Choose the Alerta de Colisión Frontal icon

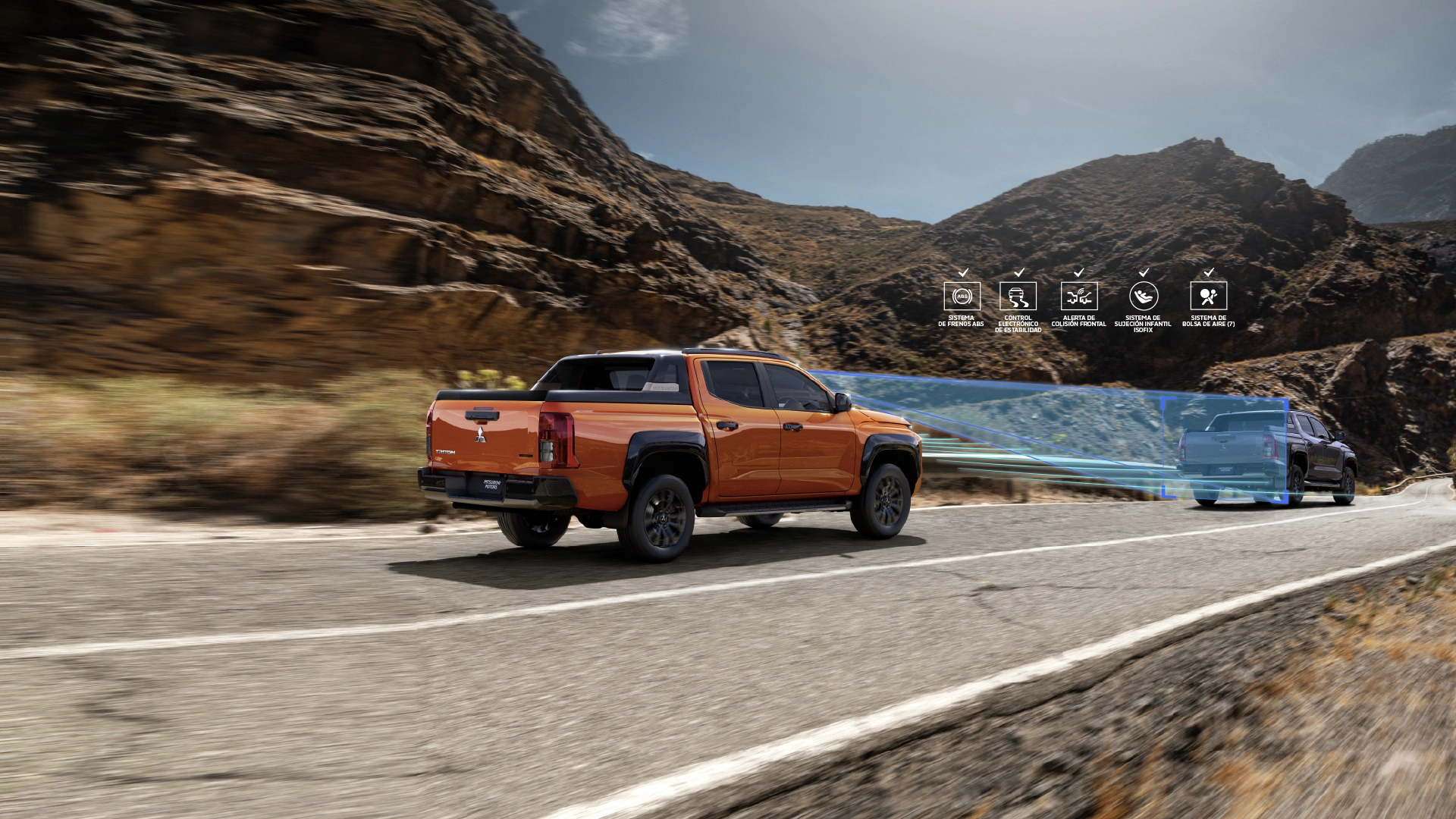pyautogui.click(x=1078, y=296)
